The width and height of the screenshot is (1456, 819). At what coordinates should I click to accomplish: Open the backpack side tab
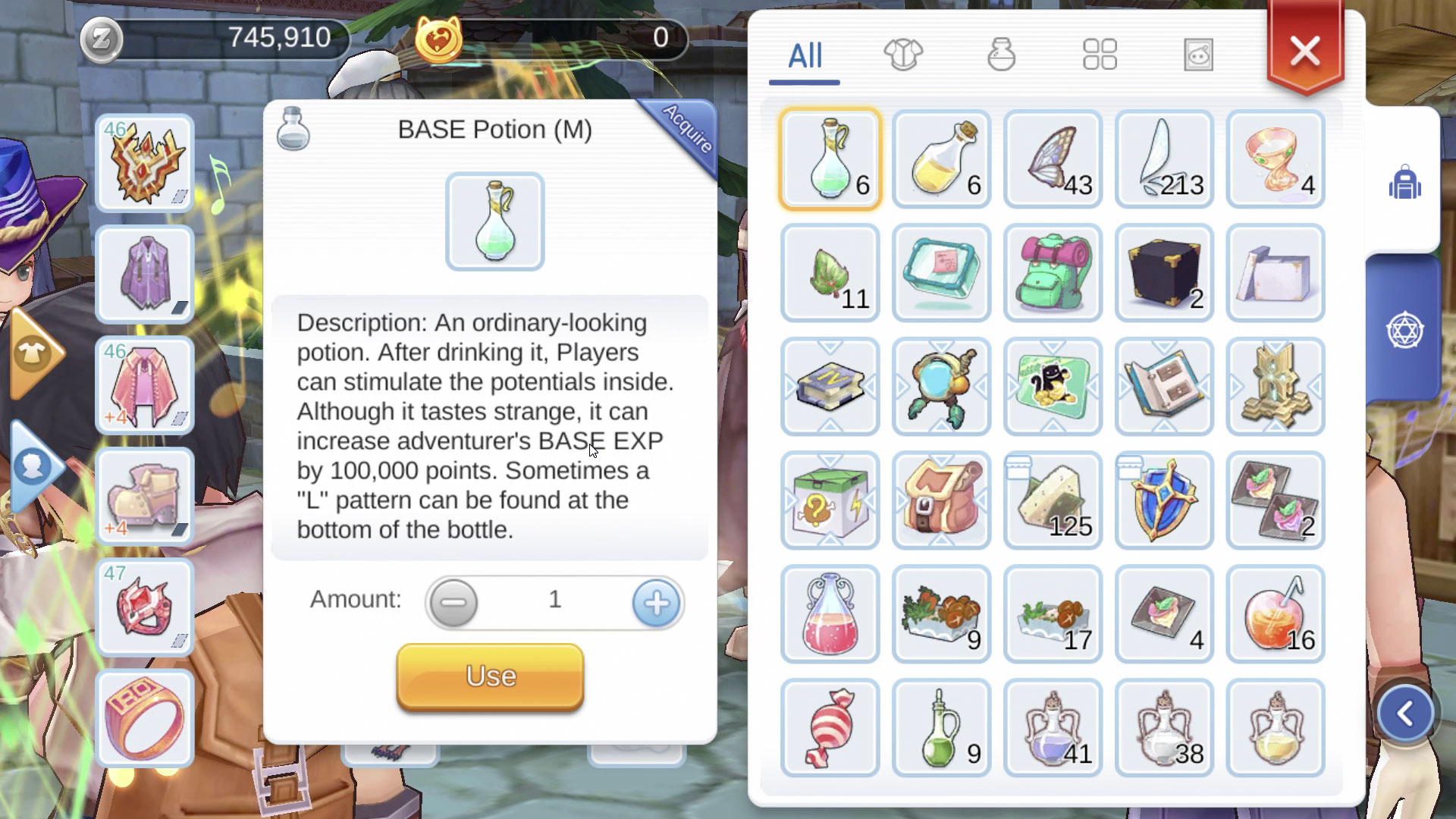(1404, 182)
